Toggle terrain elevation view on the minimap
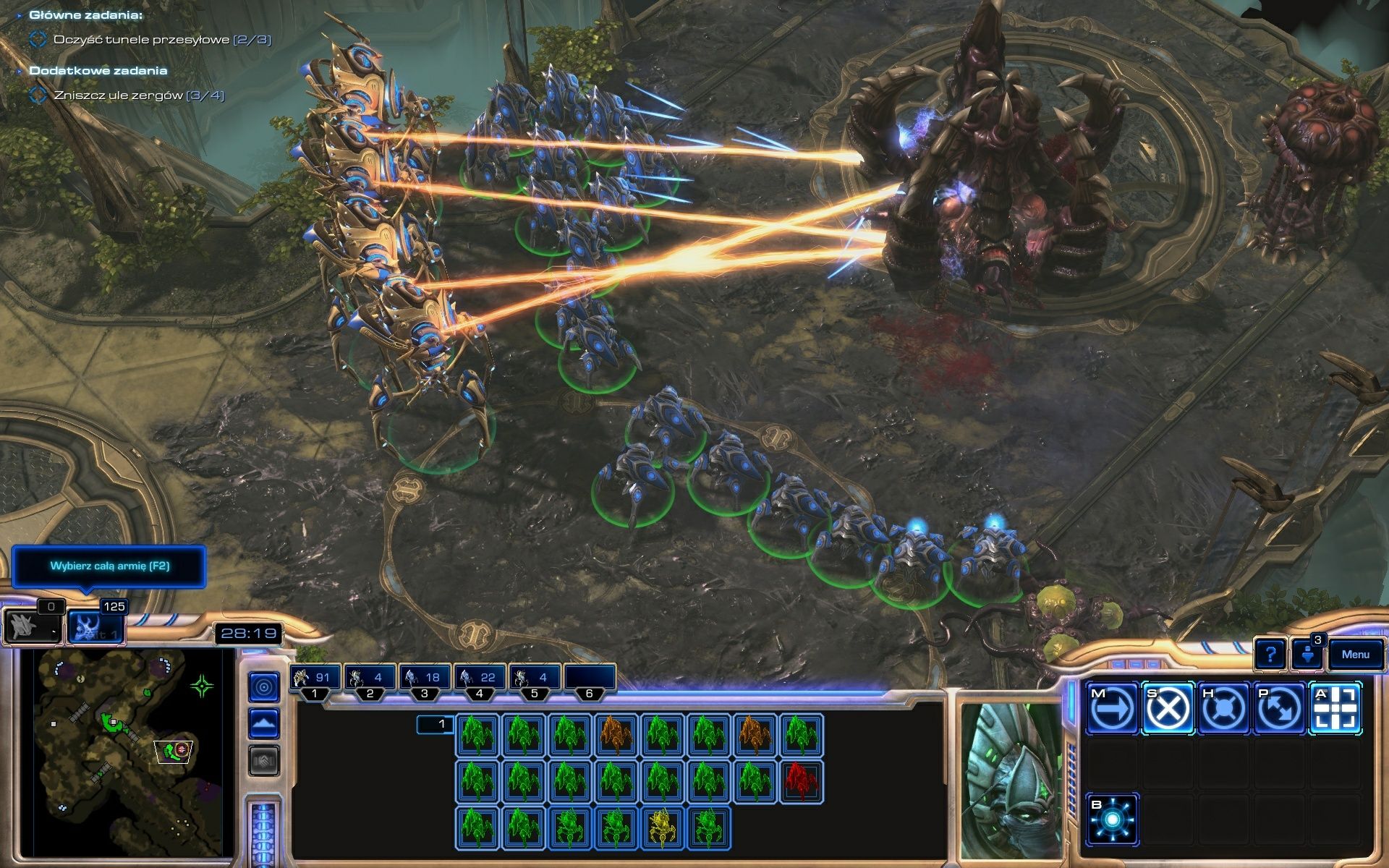The width and height of the screenshot is (1389, 868). coord(264,723)
